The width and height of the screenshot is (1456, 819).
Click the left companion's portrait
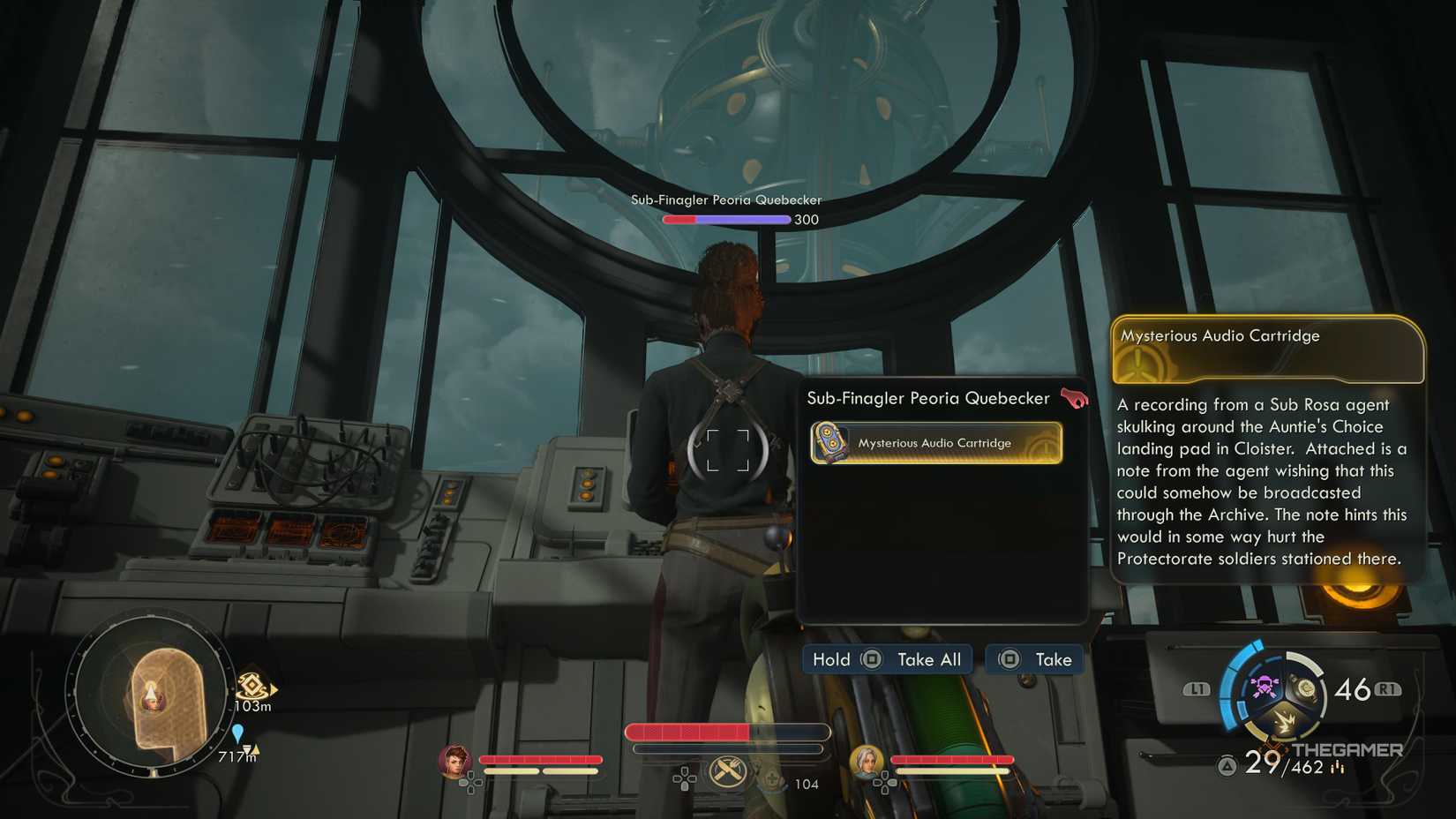click(x=454, y=759)
